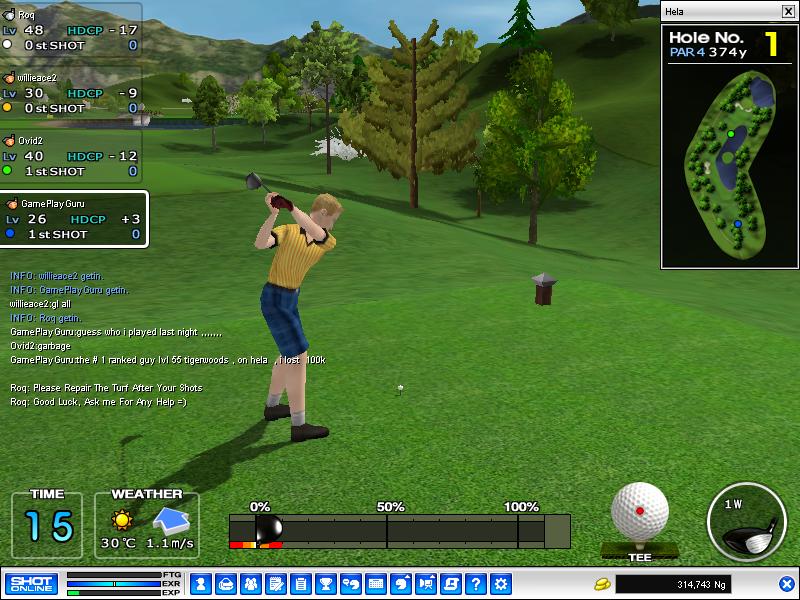Screen dimensions: 800x600
Task: Select willieace2's player scorecard panel
Action: click(70, 92)
